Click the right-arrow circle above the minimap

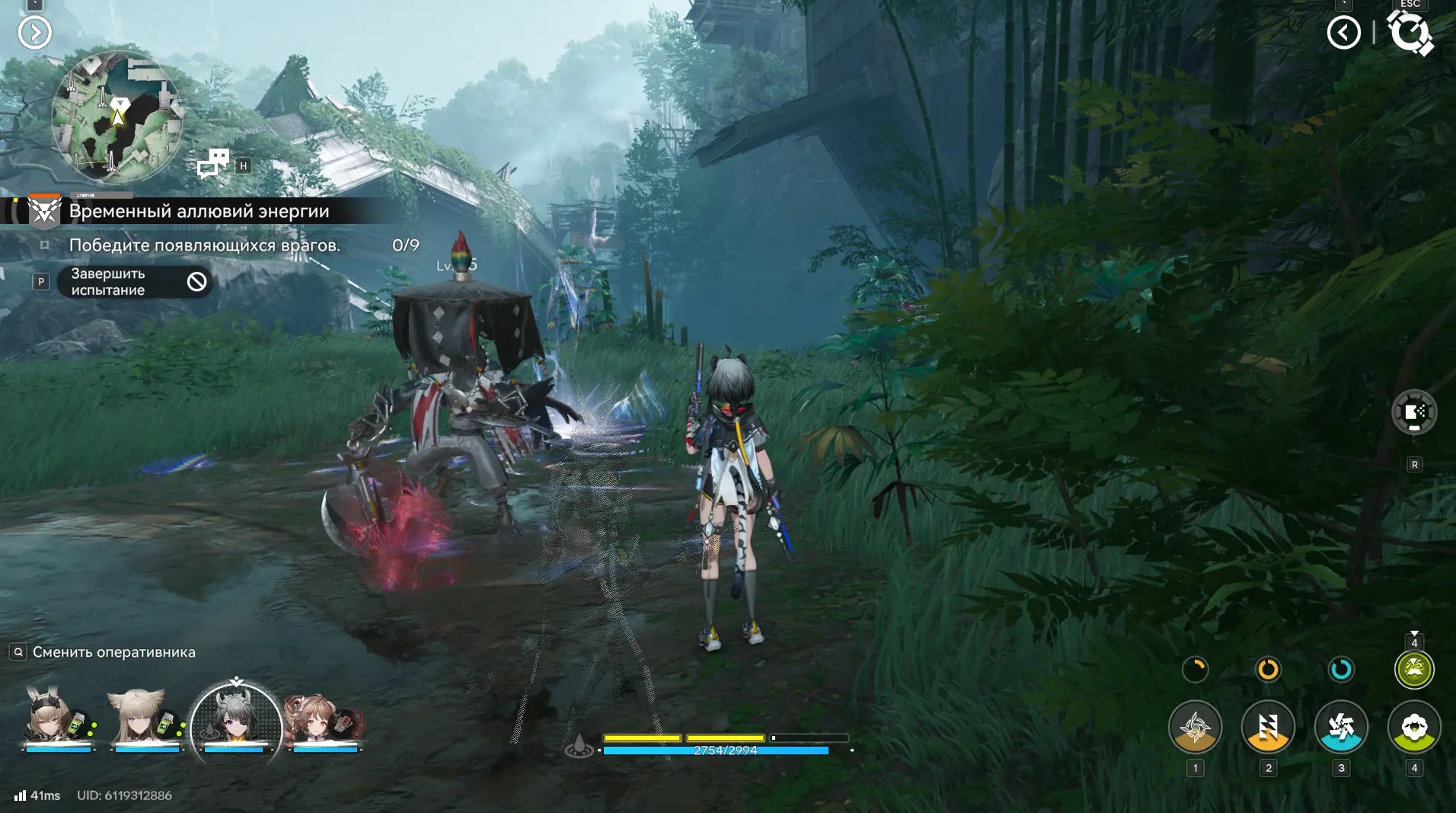coord(35,33)
